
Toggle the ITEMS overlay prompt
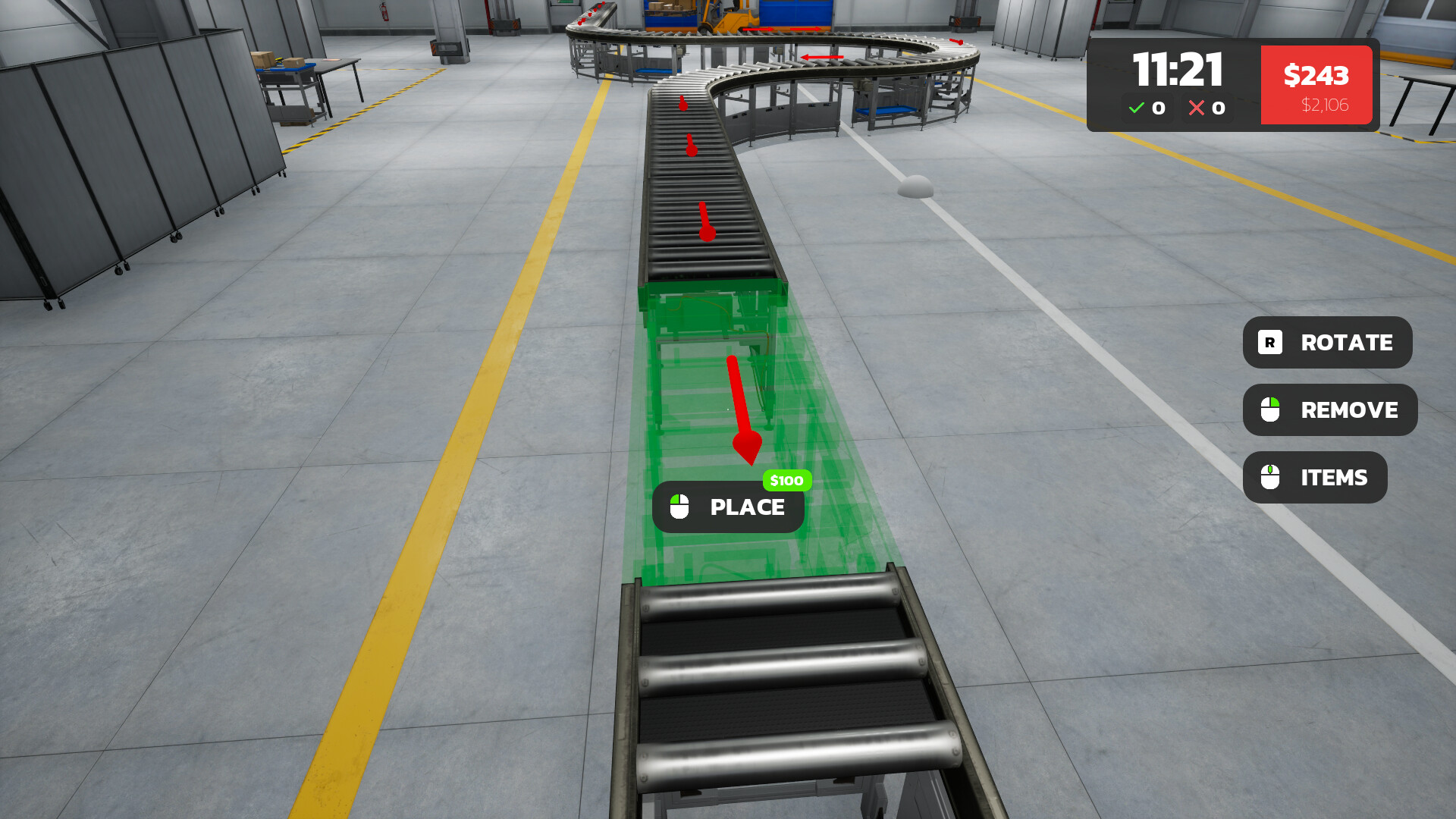point(1315,477)
